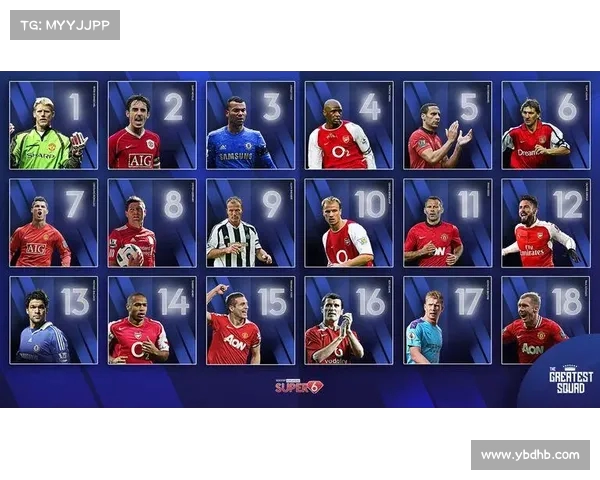Pick player card number 18
This screenshot has width=600, height=480.
click(546, 320)
